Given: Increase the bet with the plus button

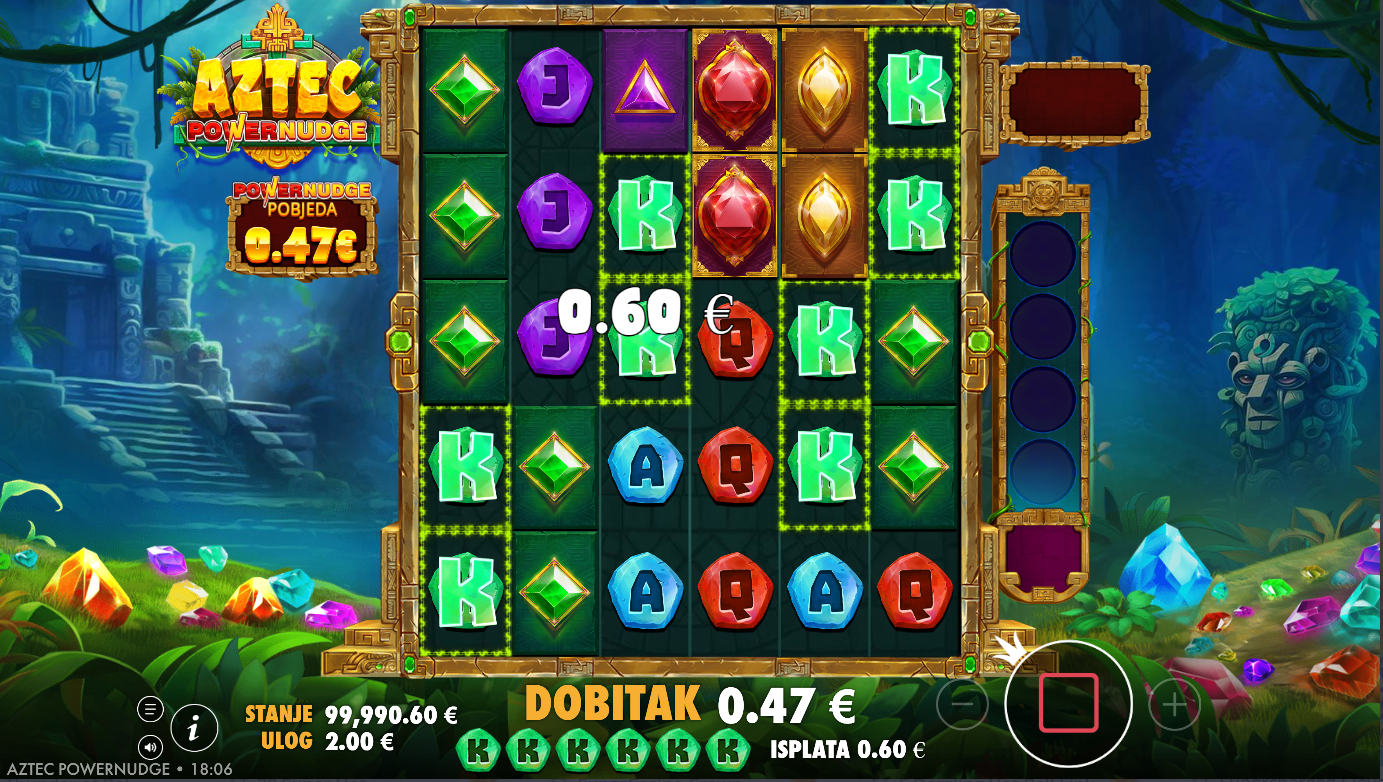Looking at the screenshot, I should (x=1174, y=706).
